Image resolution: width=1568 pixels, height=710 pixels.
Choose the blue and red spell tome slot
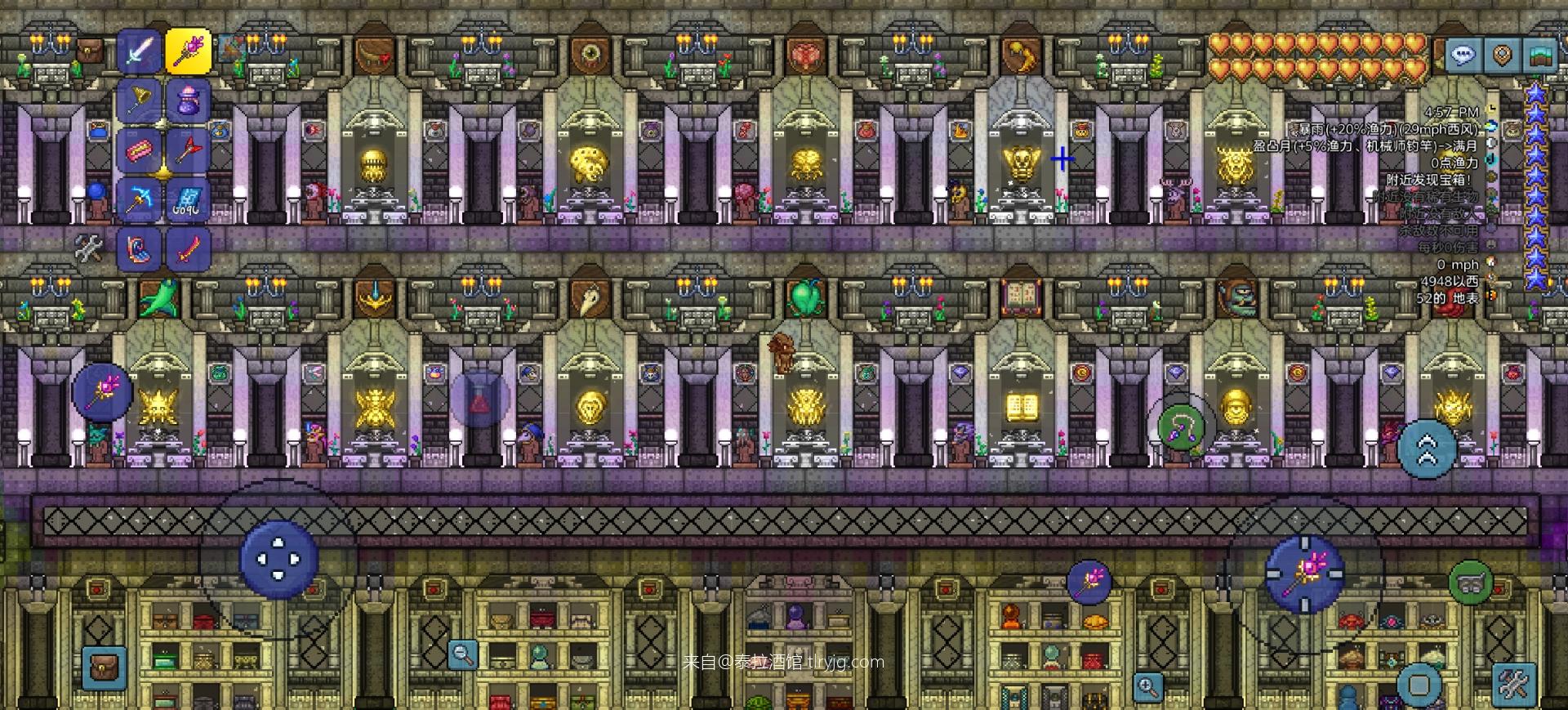tap(139, 248)
